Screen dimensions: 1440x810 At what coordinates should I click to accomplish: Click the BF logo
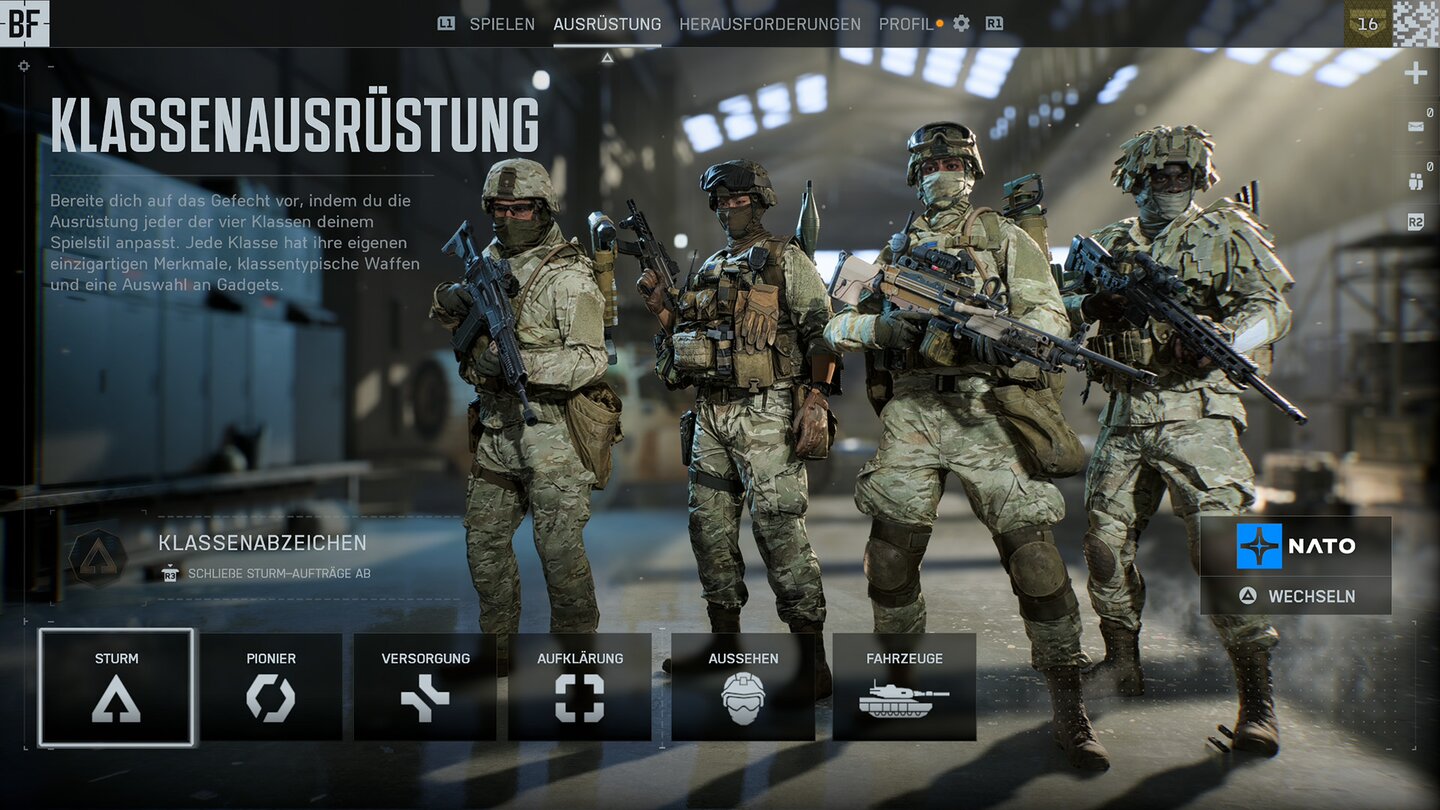coord(24,24)
